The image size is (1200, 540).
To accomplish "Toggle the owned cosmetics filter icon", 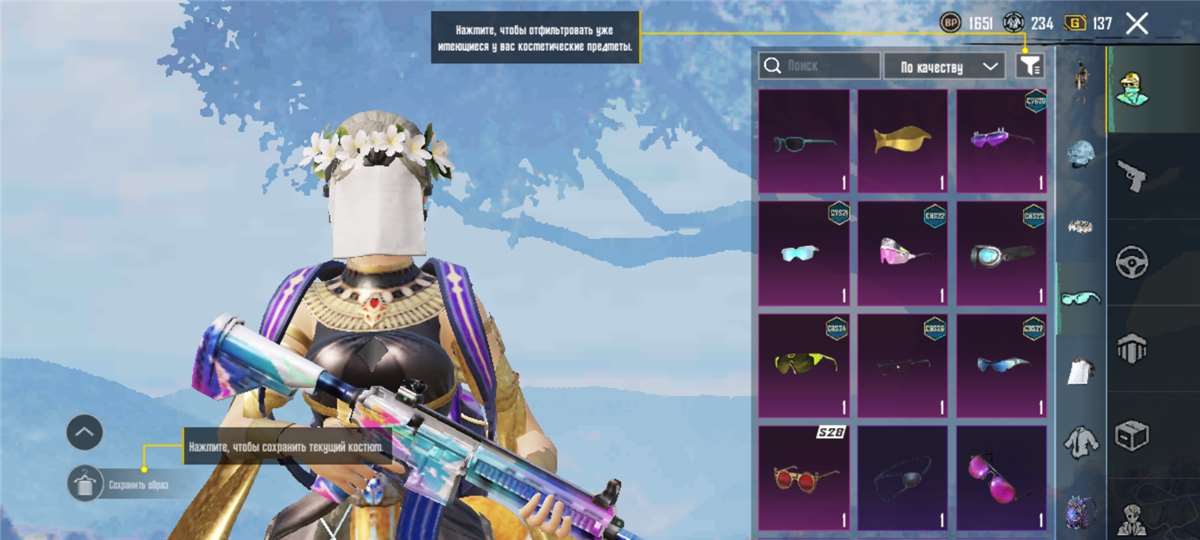I will point(1030,66).
